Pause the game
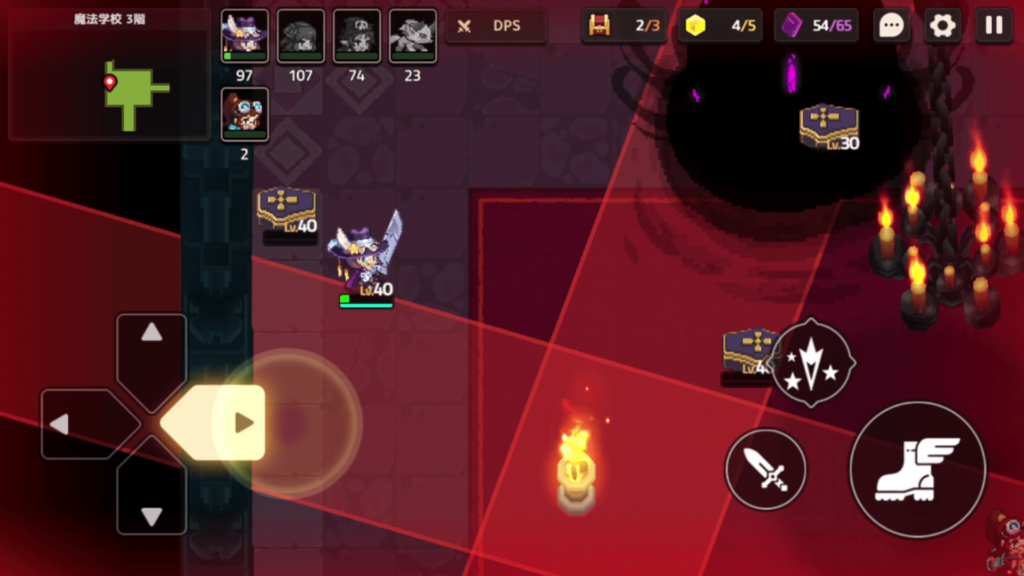The image size is (1024, 576). (993, 26)
